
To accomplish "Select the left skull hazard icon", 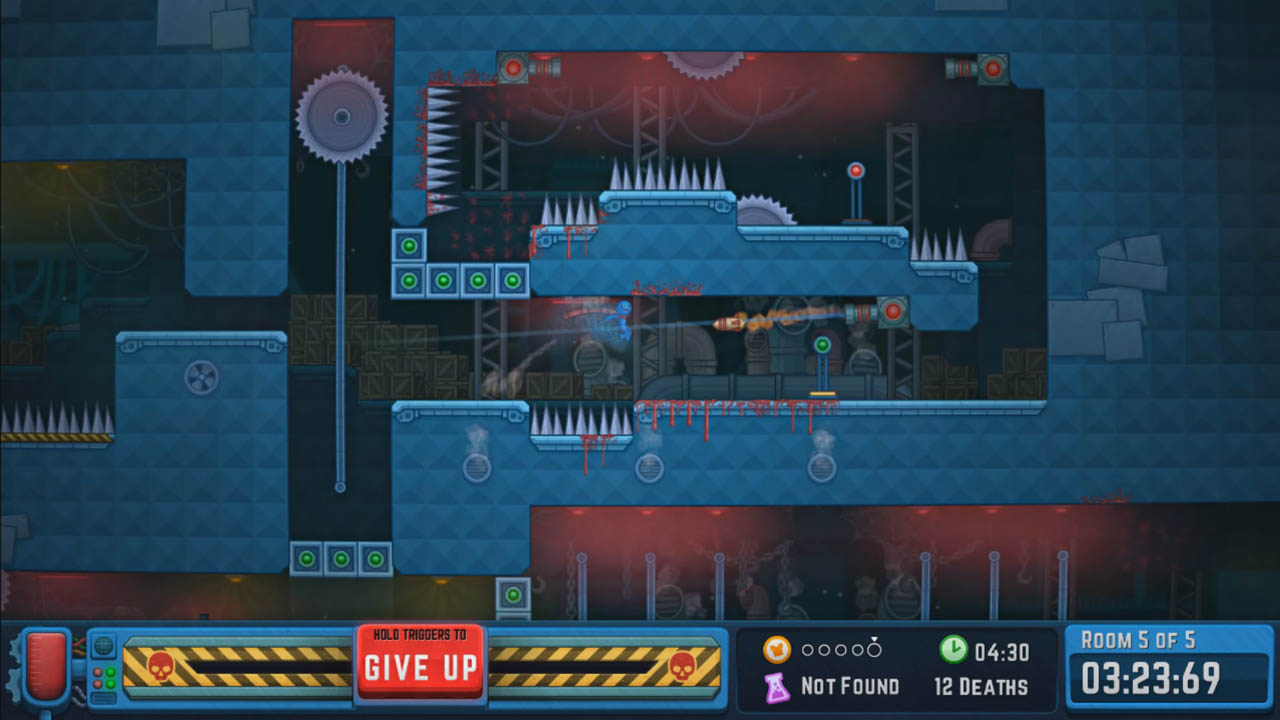I will tap(159, 665).
